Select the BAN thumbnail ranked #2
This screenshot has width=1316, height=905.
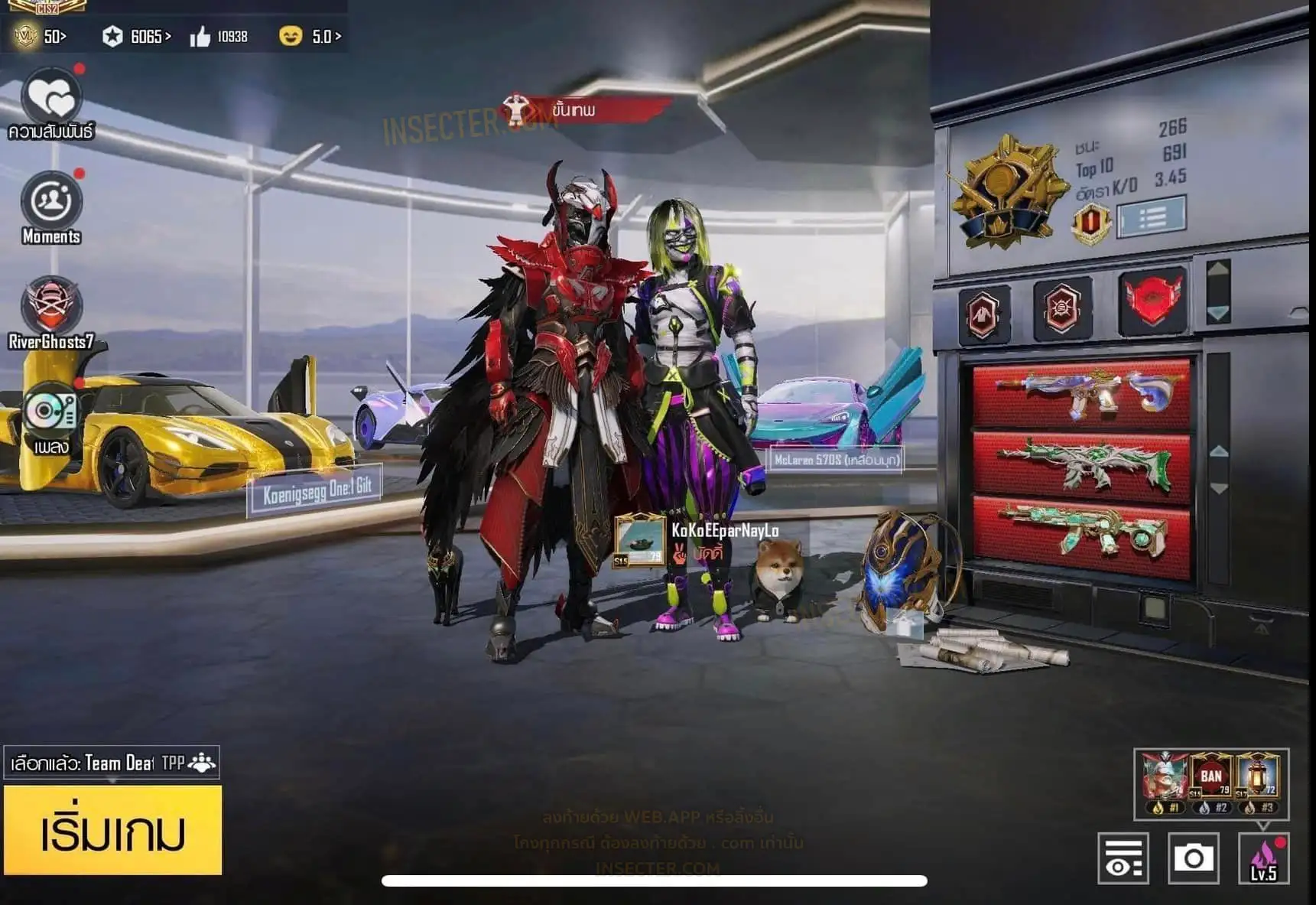[x=1211, y=780]
